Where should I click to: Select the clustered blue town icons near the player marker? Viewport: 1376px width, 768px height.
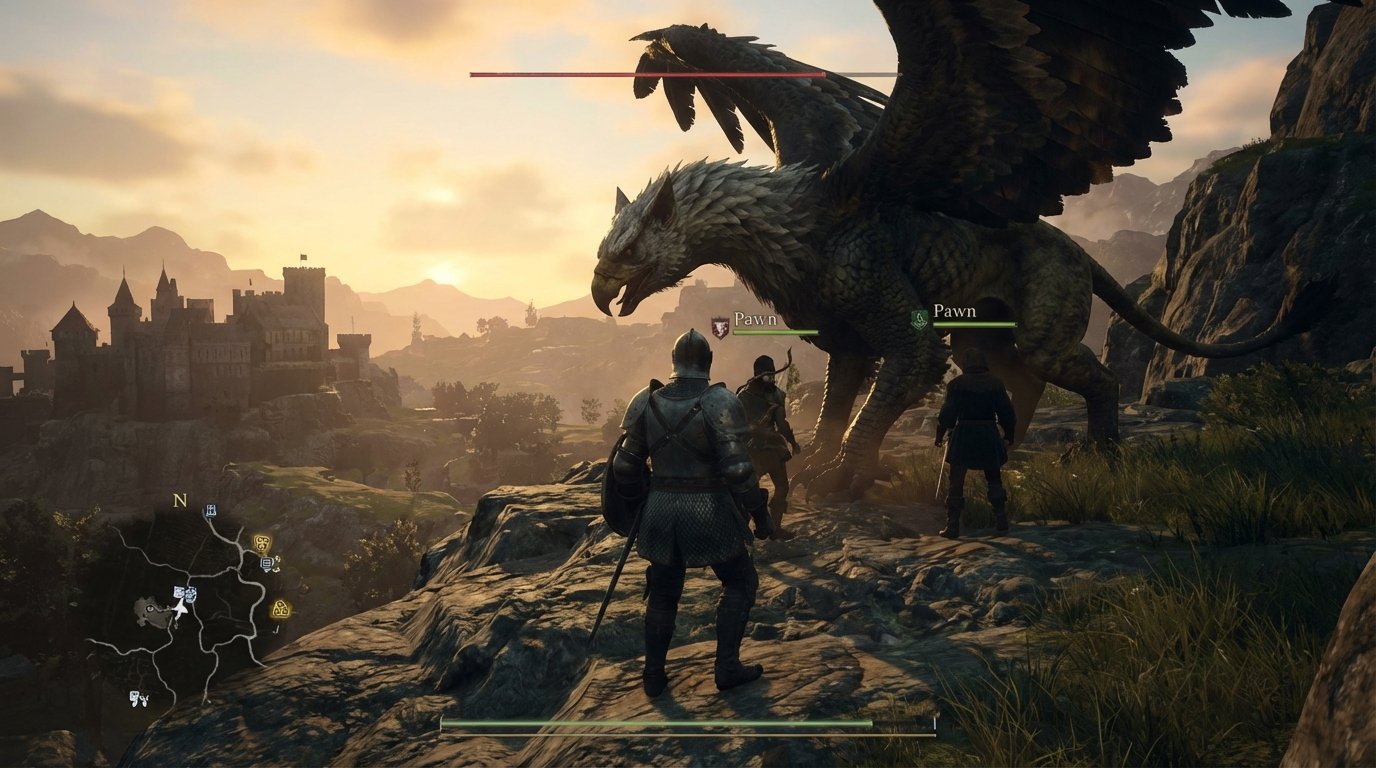pos(185,592)
